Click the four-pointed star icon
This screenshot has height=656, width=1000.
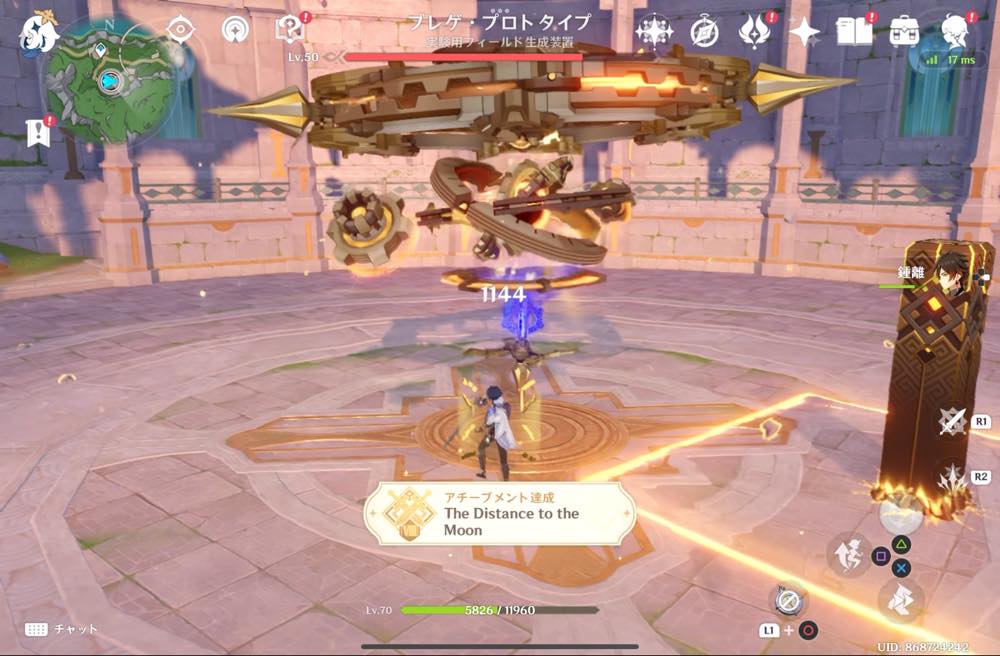pyautogui.click(x=804, y=32)
